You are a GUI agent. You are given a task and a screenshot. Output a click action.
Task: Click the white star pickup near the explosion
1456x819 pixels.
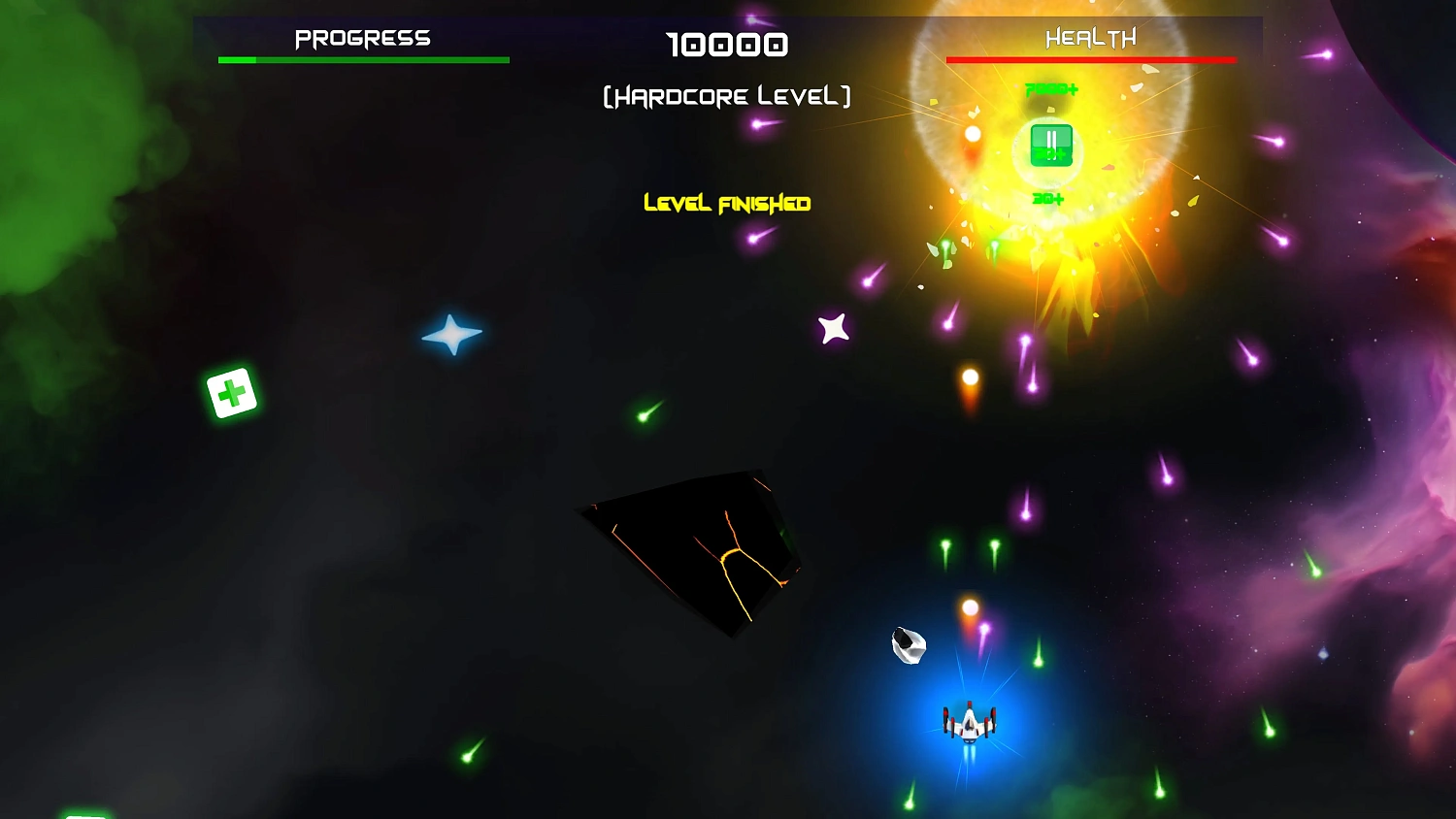pyautogui.click(x=833, y=328)
